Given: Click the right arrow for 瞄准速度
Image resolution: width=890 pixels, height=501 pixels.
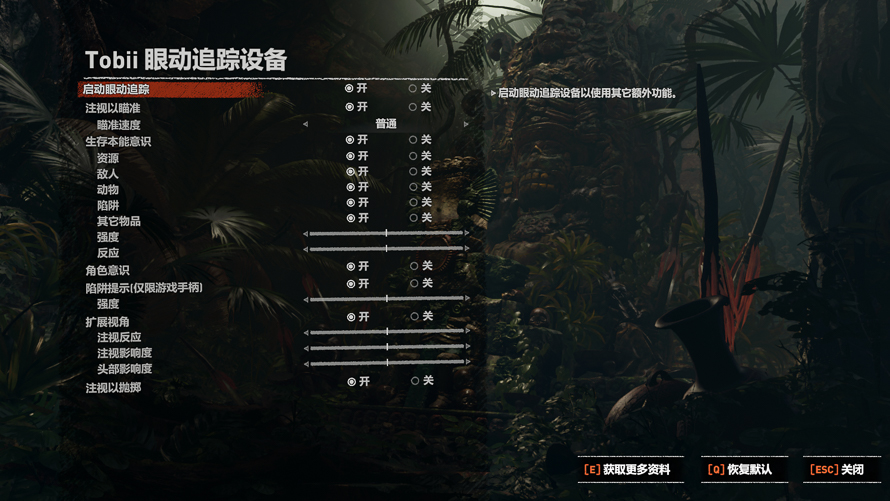Looking at the screenshot, I should click(466, 124).
